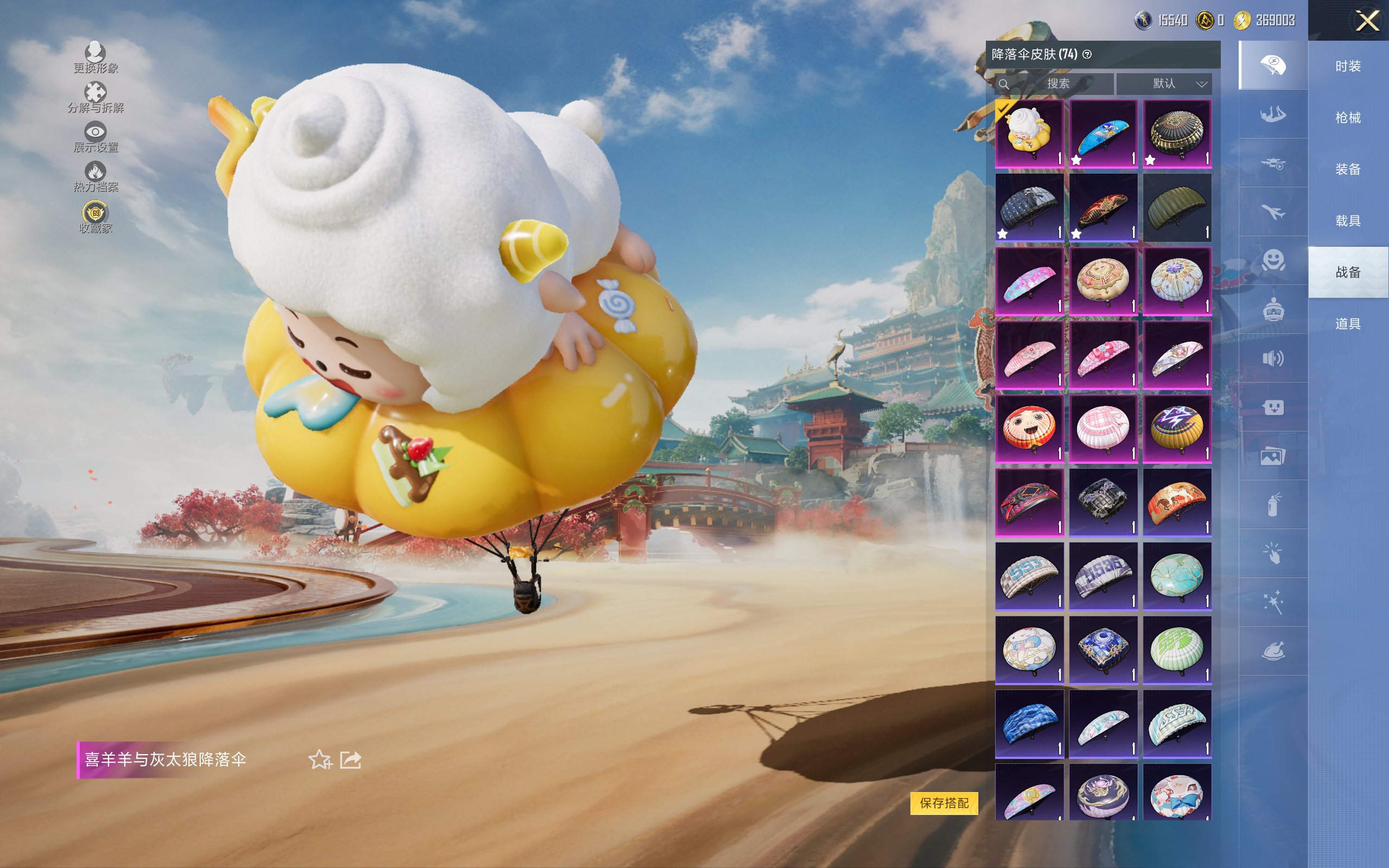Select the red cartoon face parachute
Image resolution: width=1389 pixels, height=868 pixels.
(x=1029, y=428)
